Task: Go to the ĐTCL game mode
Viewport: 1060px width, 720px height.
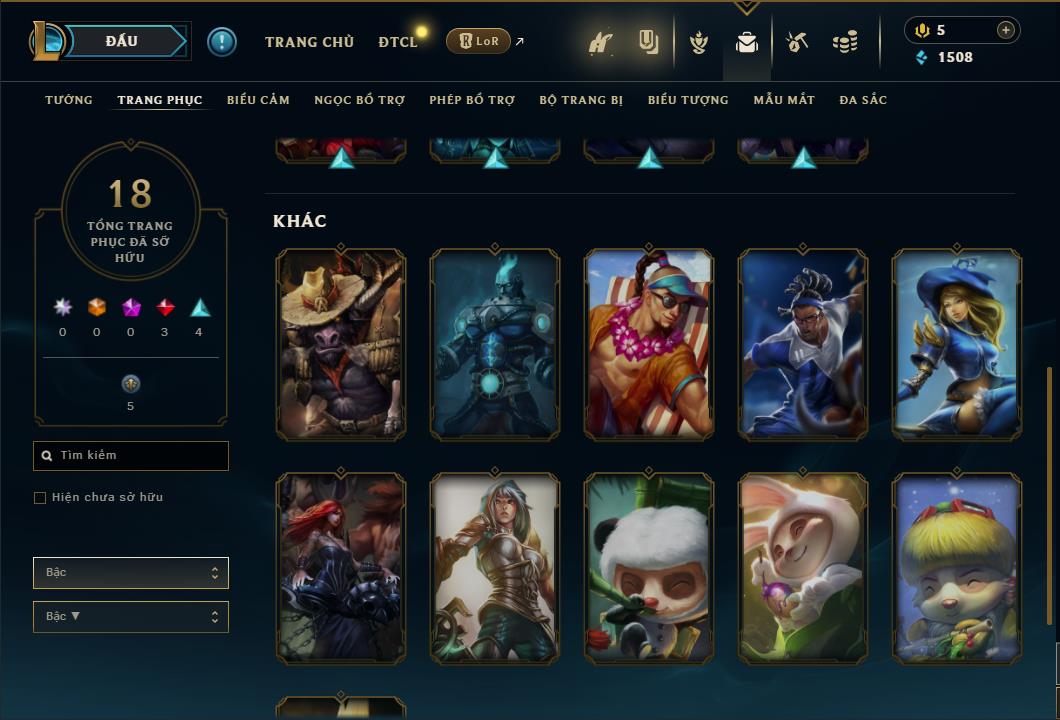Action: (397, 42)
